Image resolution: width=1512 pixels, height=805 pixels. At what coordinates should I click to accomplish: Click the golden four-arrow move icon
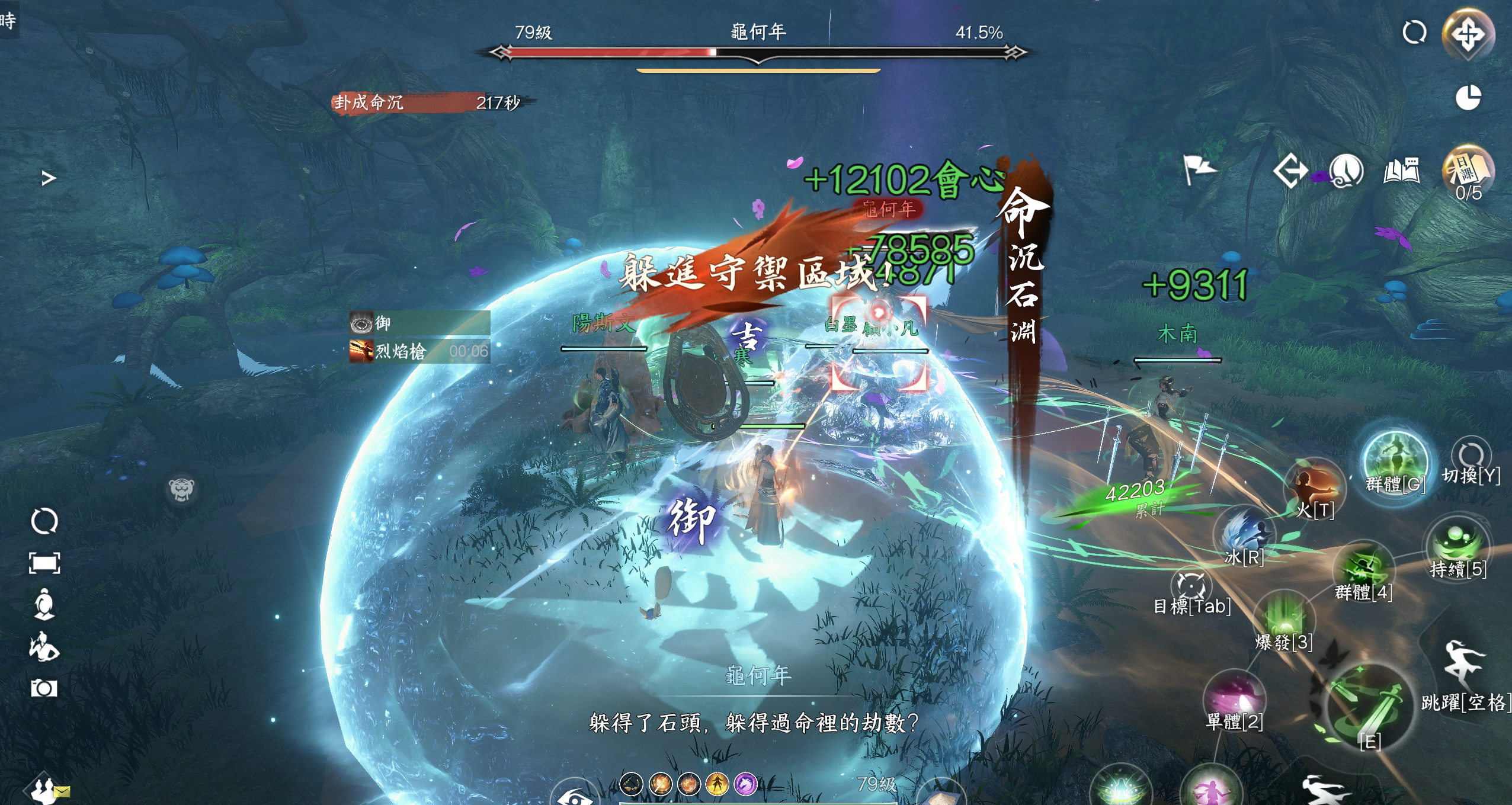coord(1468,34)
